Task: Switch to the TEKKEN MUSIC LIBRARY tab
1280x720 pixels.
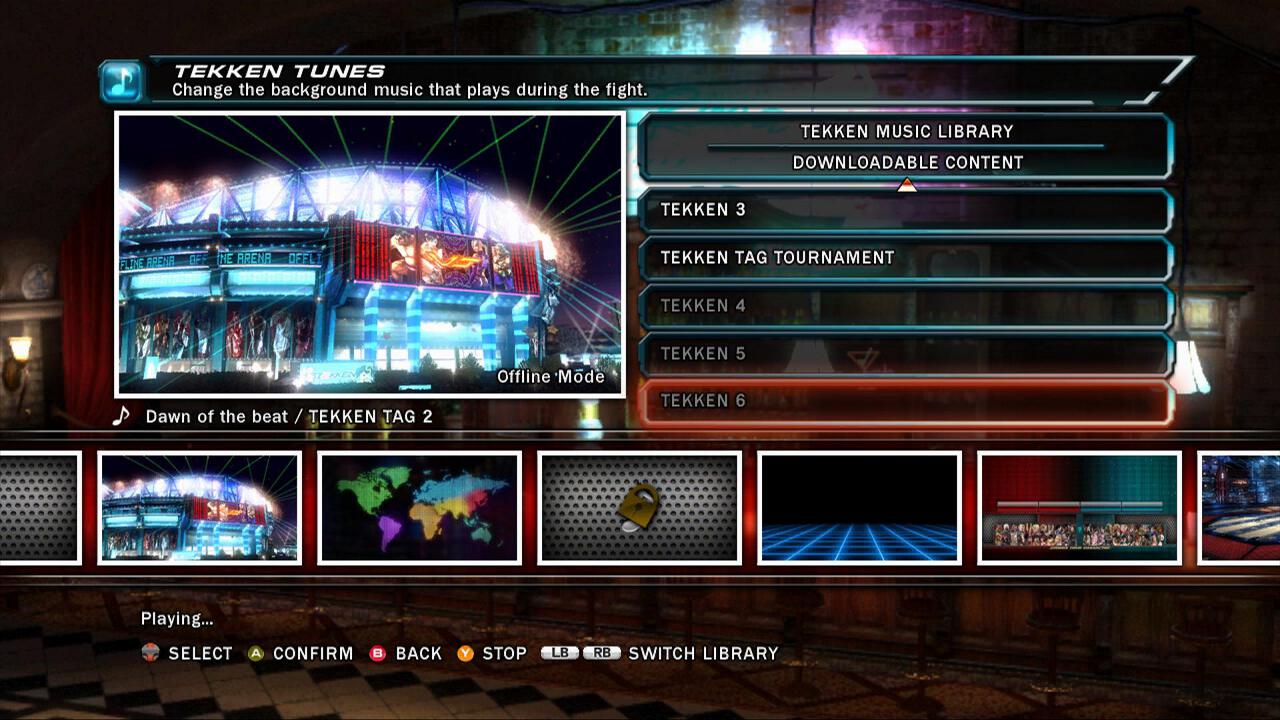Action: (905, 131)
